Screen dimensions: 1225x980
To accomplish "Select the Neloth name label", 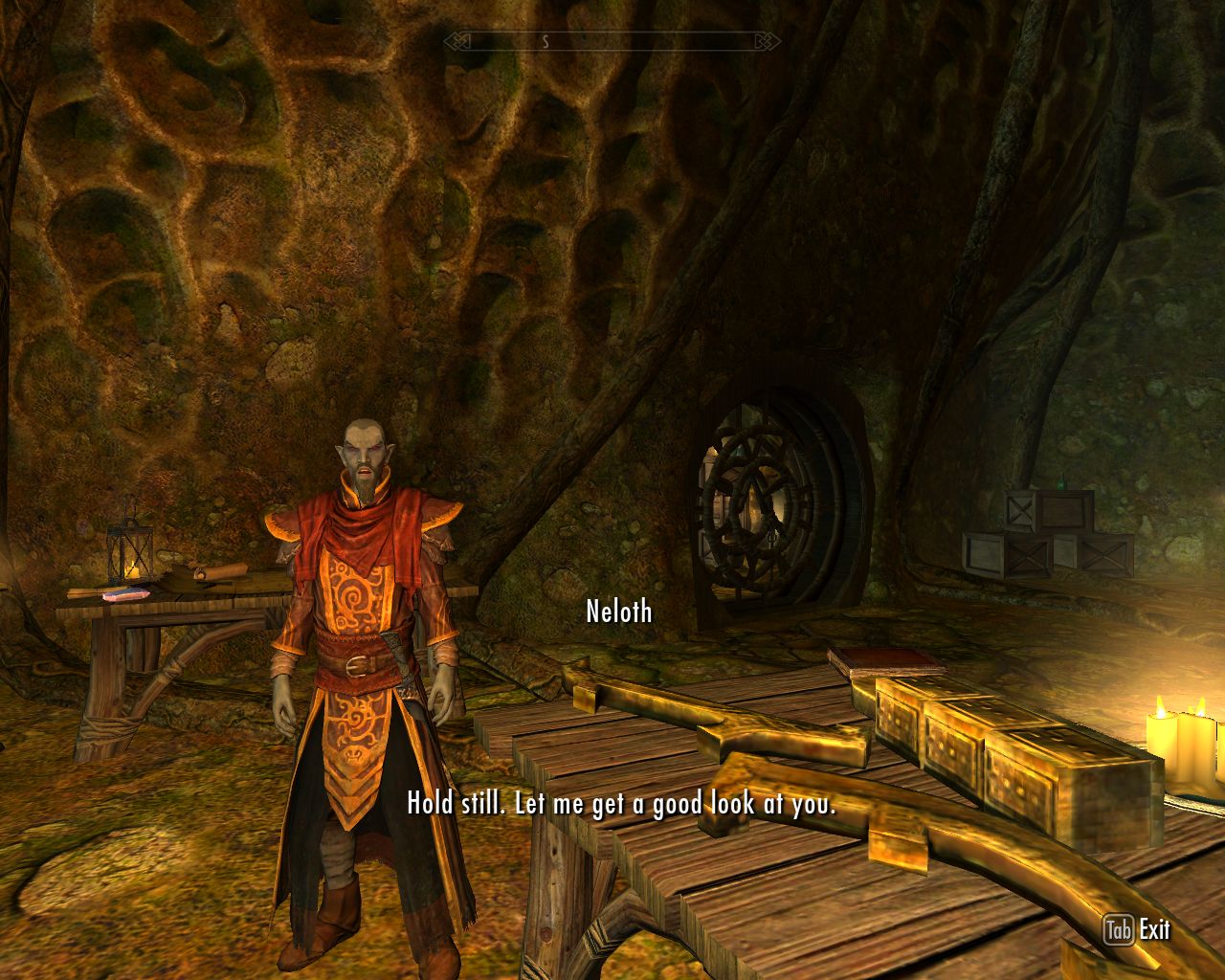I will [619, 612].
